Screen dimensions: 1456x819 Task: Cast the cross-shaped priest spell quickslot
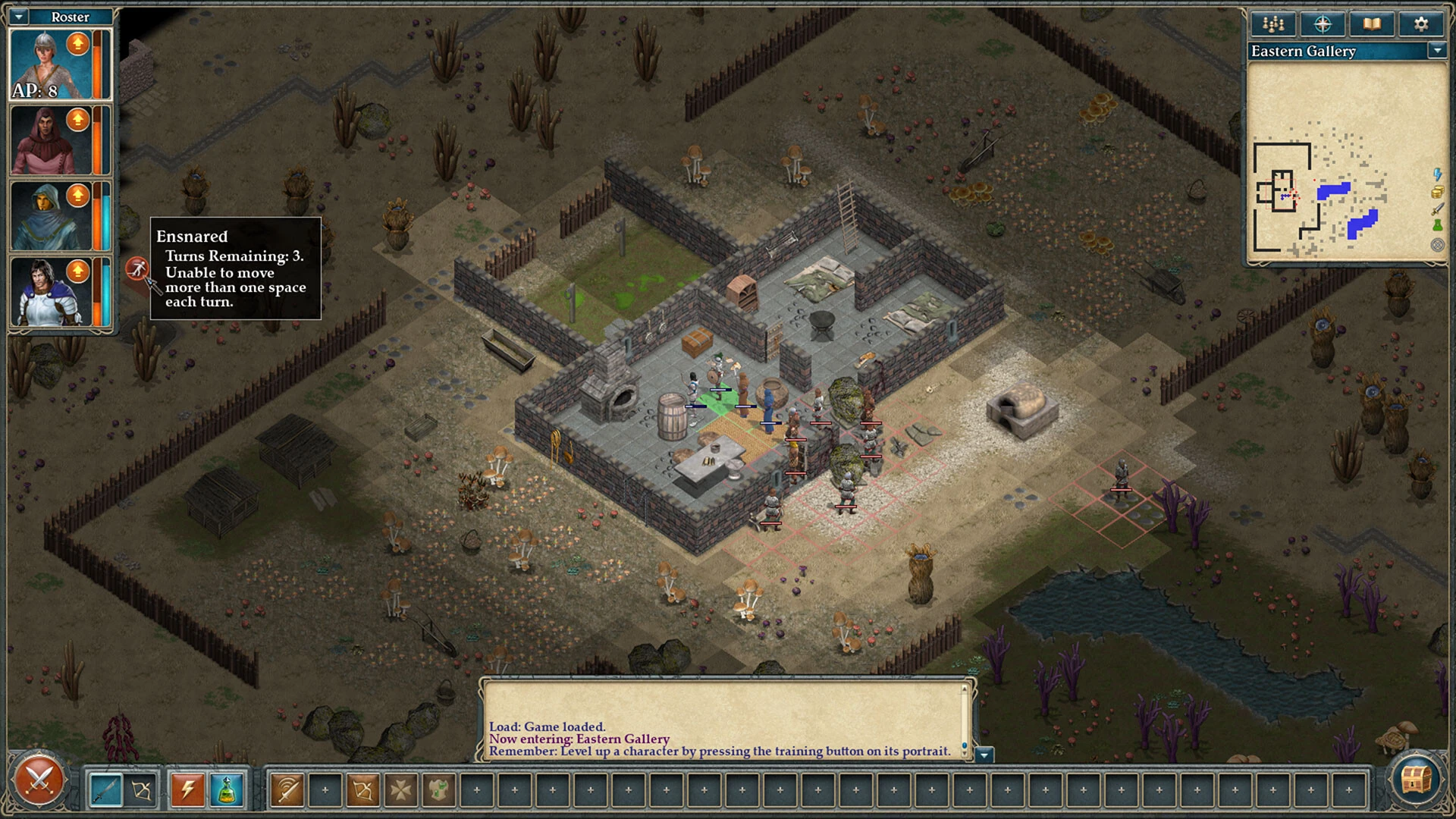[402, 789]
